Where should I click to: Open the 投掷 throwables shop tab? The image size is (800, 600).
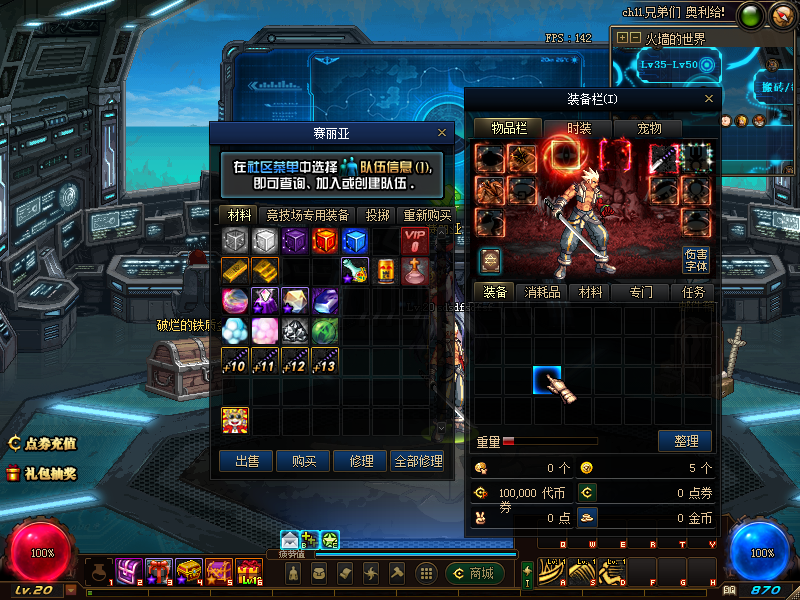coord(377,215)
